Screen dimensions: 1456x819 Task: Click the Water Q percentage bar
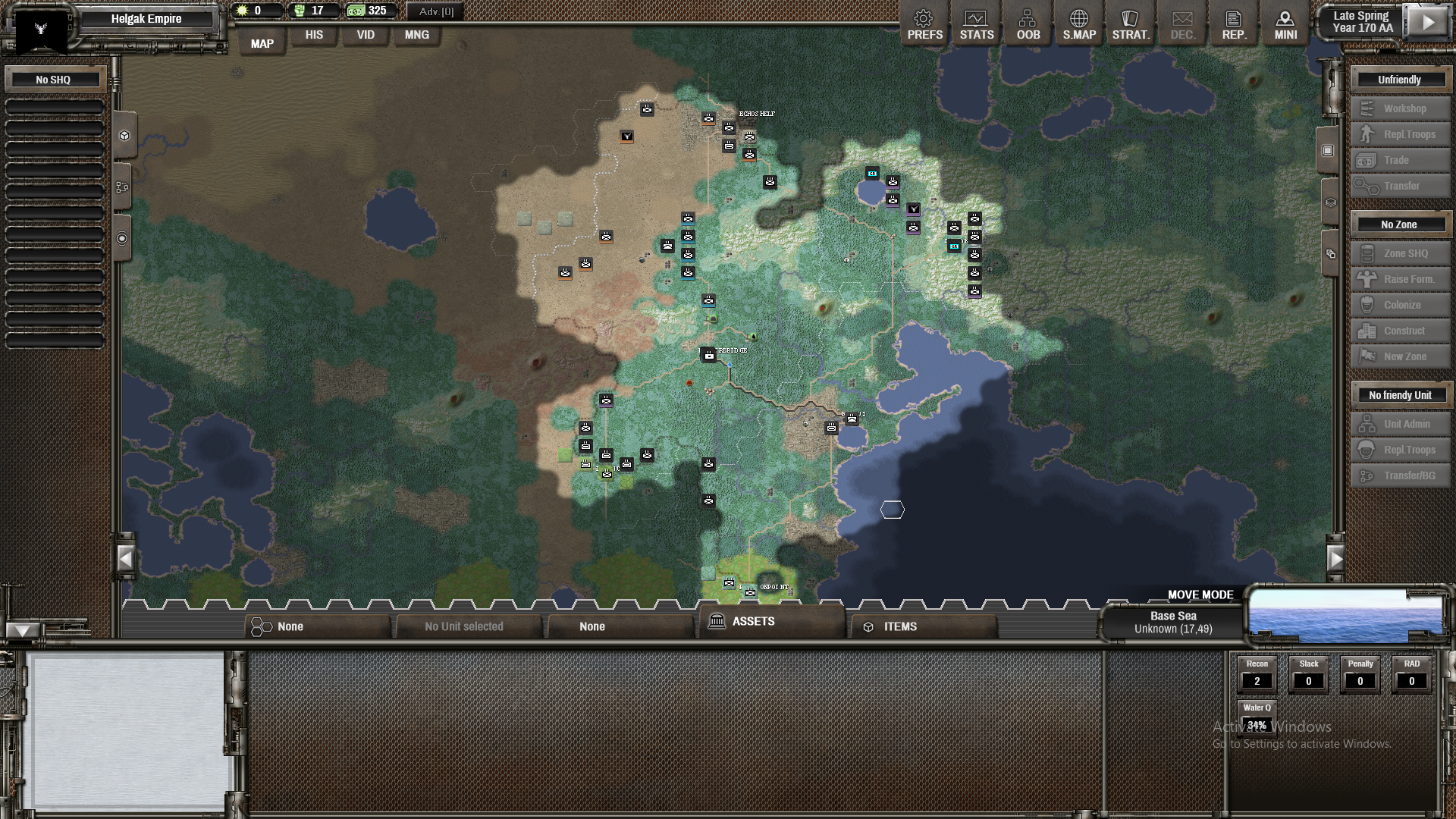click(x=1257, y=725)
